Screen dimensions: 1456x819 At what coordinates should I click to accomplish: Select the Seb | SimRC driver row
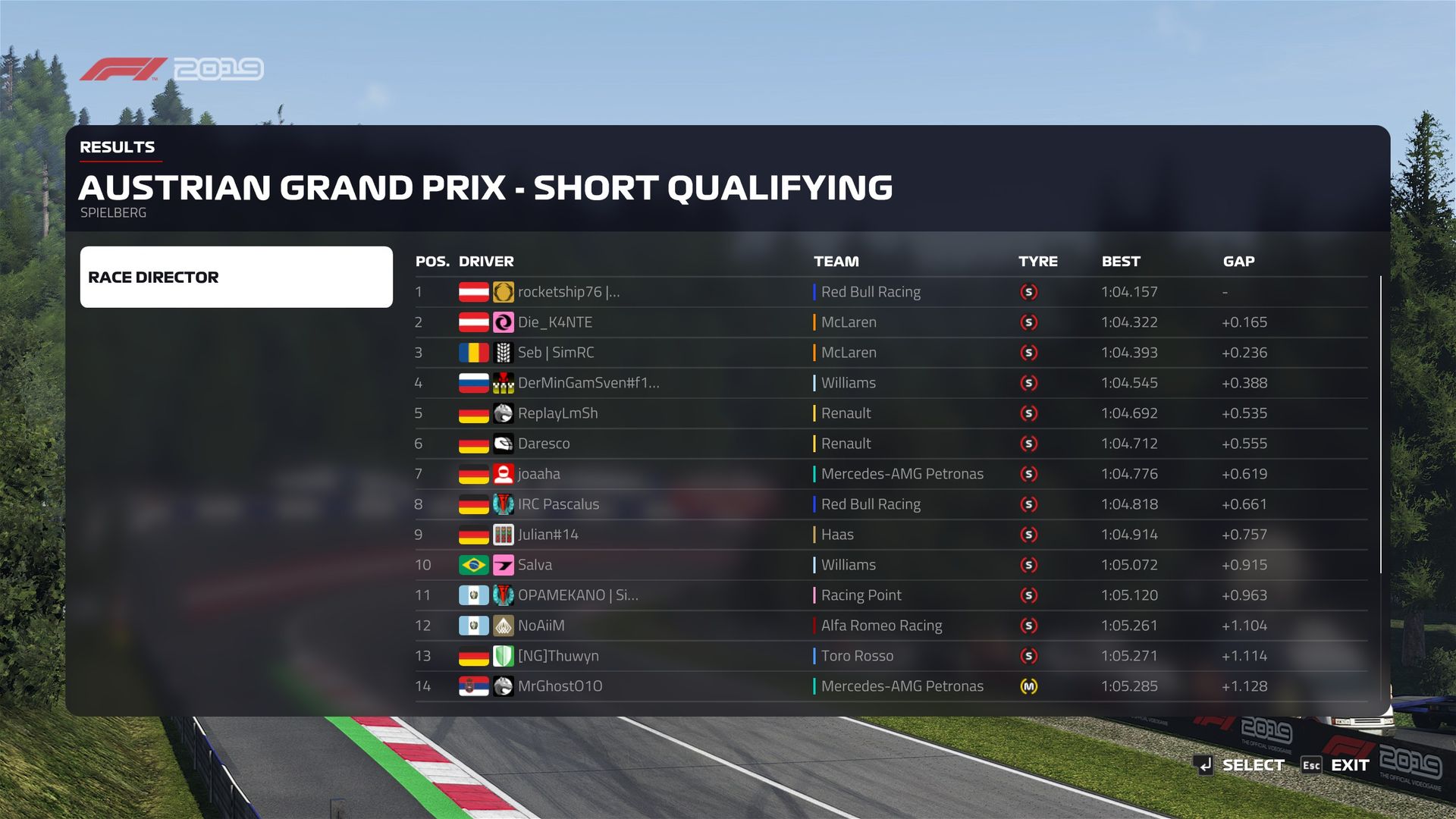click(x=556, y=353)
